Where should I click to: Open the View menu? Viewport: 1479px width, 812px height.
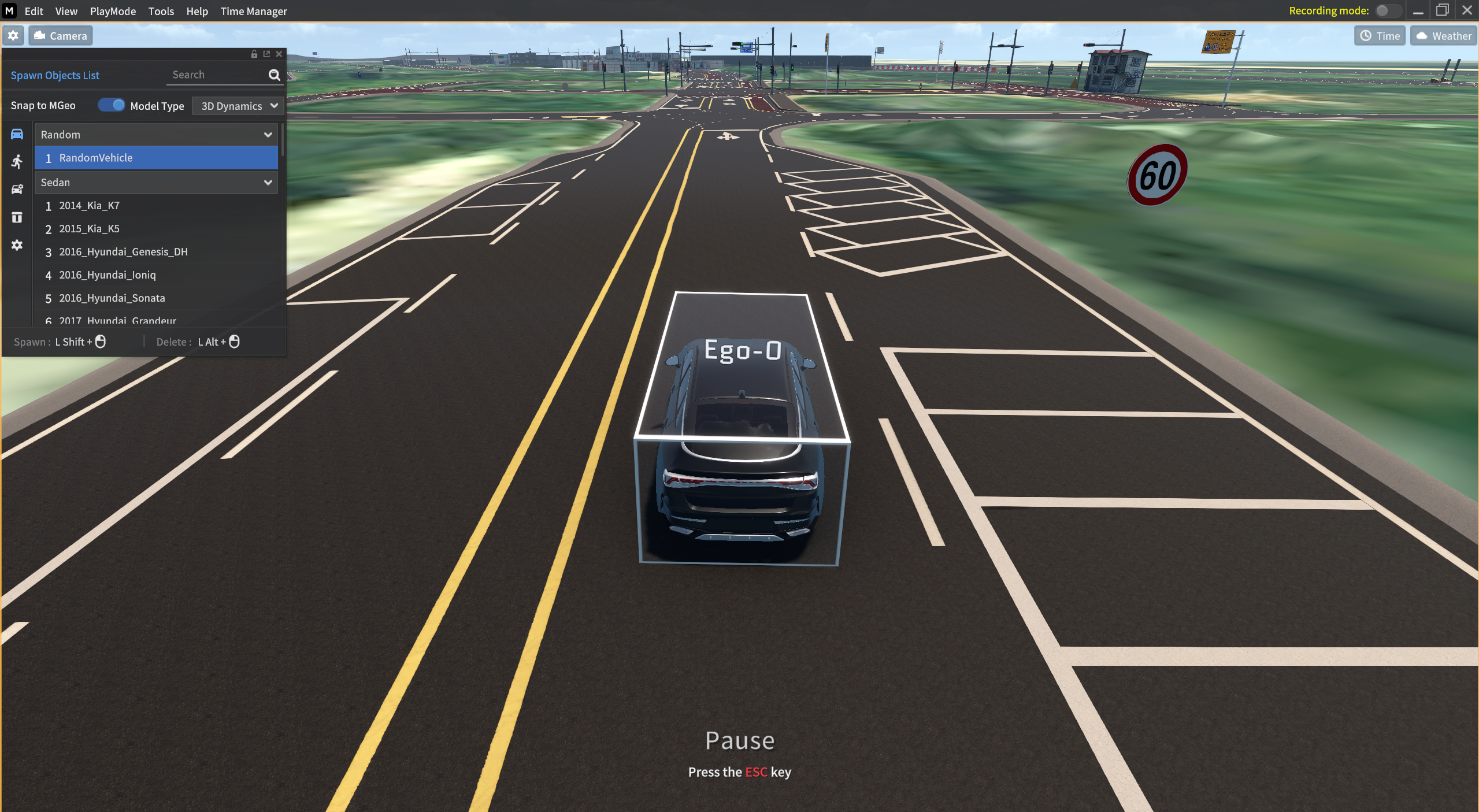tap(66, 11)
